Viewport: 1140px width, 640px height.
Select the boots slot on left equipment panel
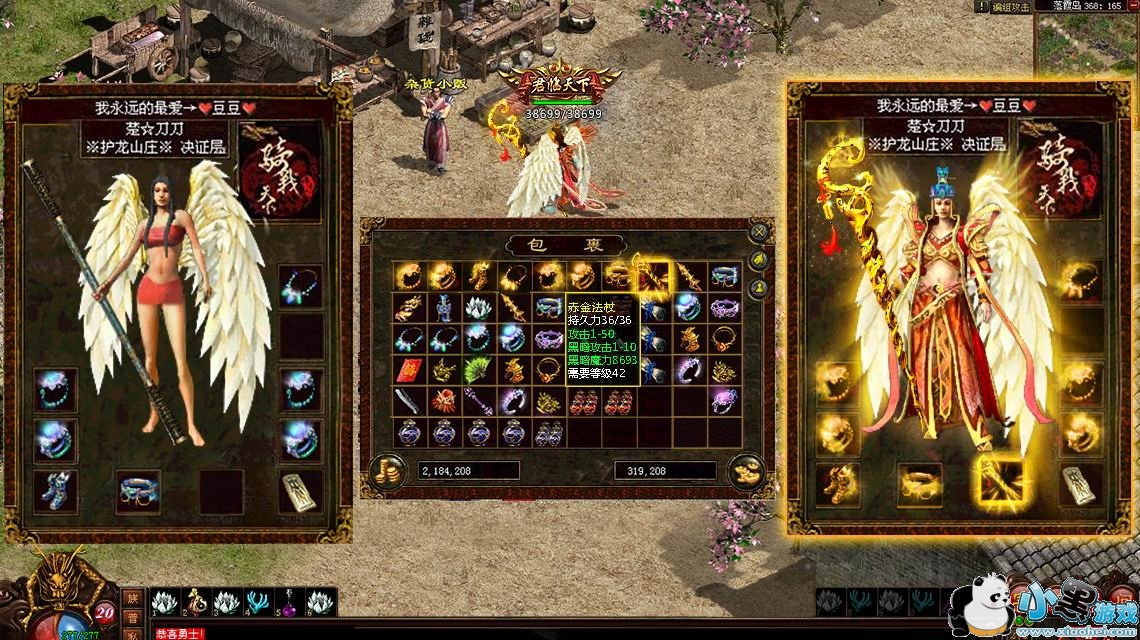55,490
